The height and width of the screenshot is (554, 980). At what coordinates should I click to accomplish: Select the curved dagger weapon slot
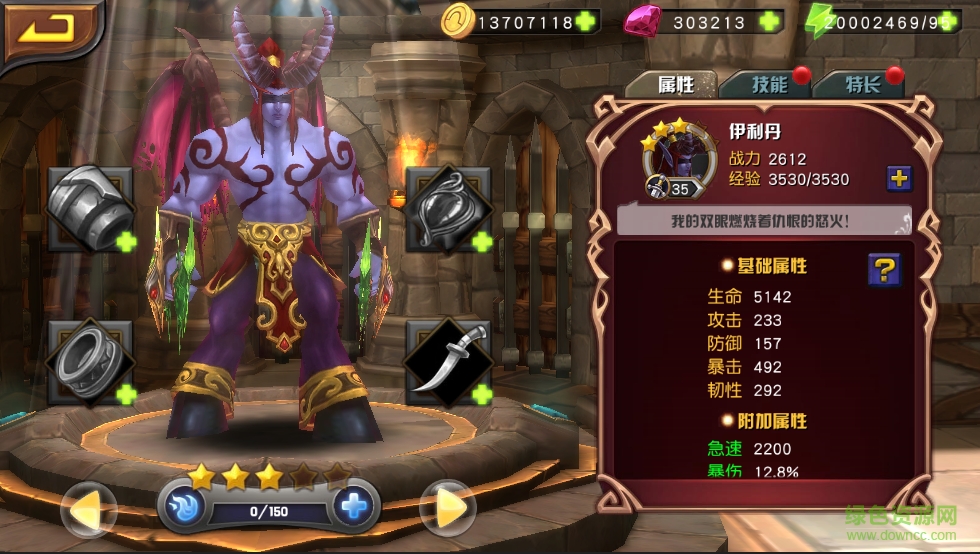[x=447, y=361]
